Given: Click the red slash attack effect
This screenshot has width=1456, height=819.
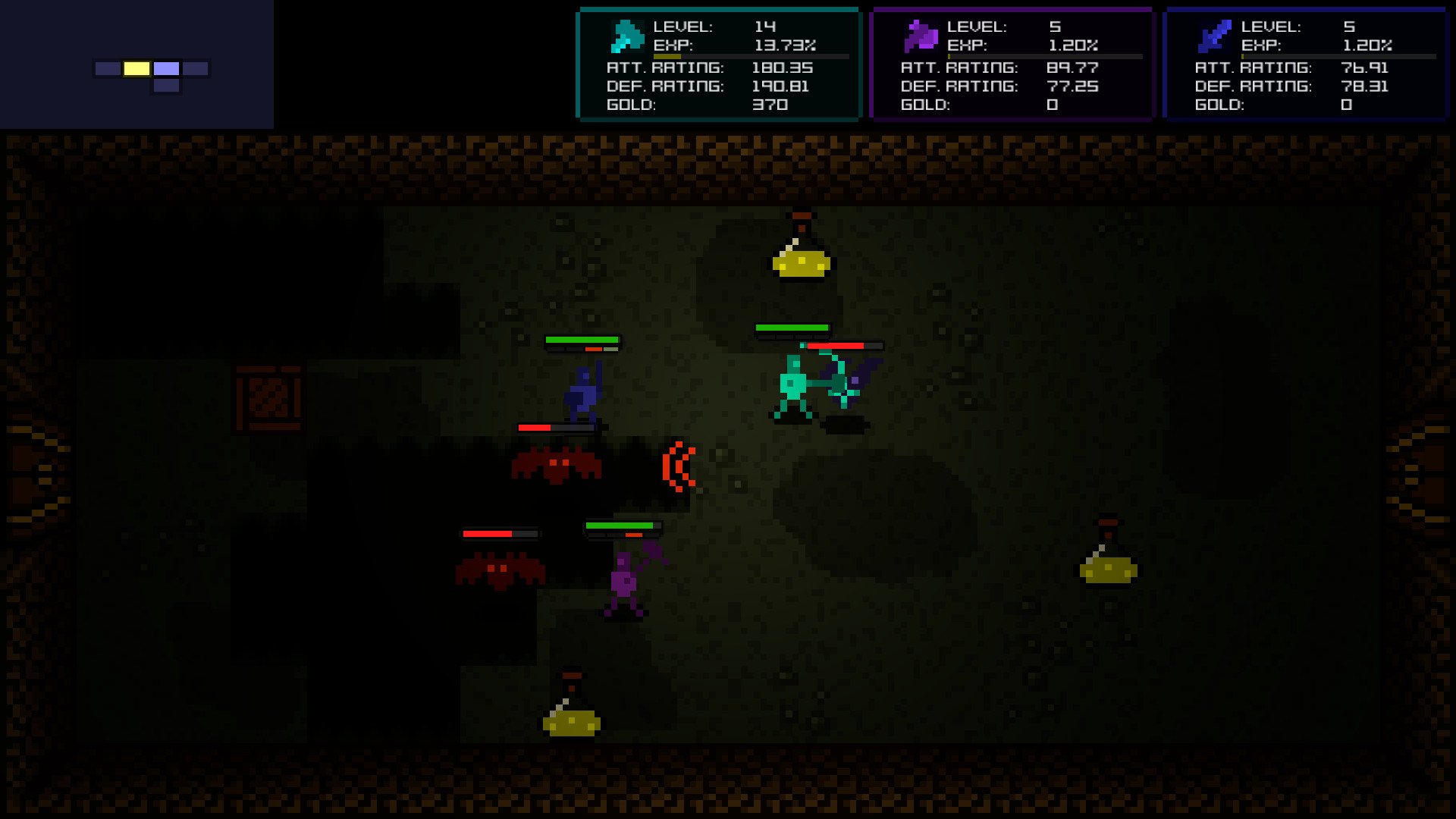Looking at the screenshot, I should pyautogui.click(x=679, y=466).
